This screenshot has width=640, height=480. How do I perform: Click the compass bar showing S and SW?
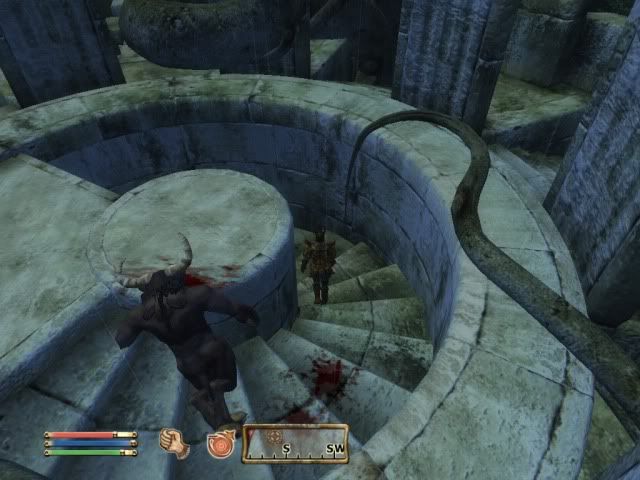294,444
